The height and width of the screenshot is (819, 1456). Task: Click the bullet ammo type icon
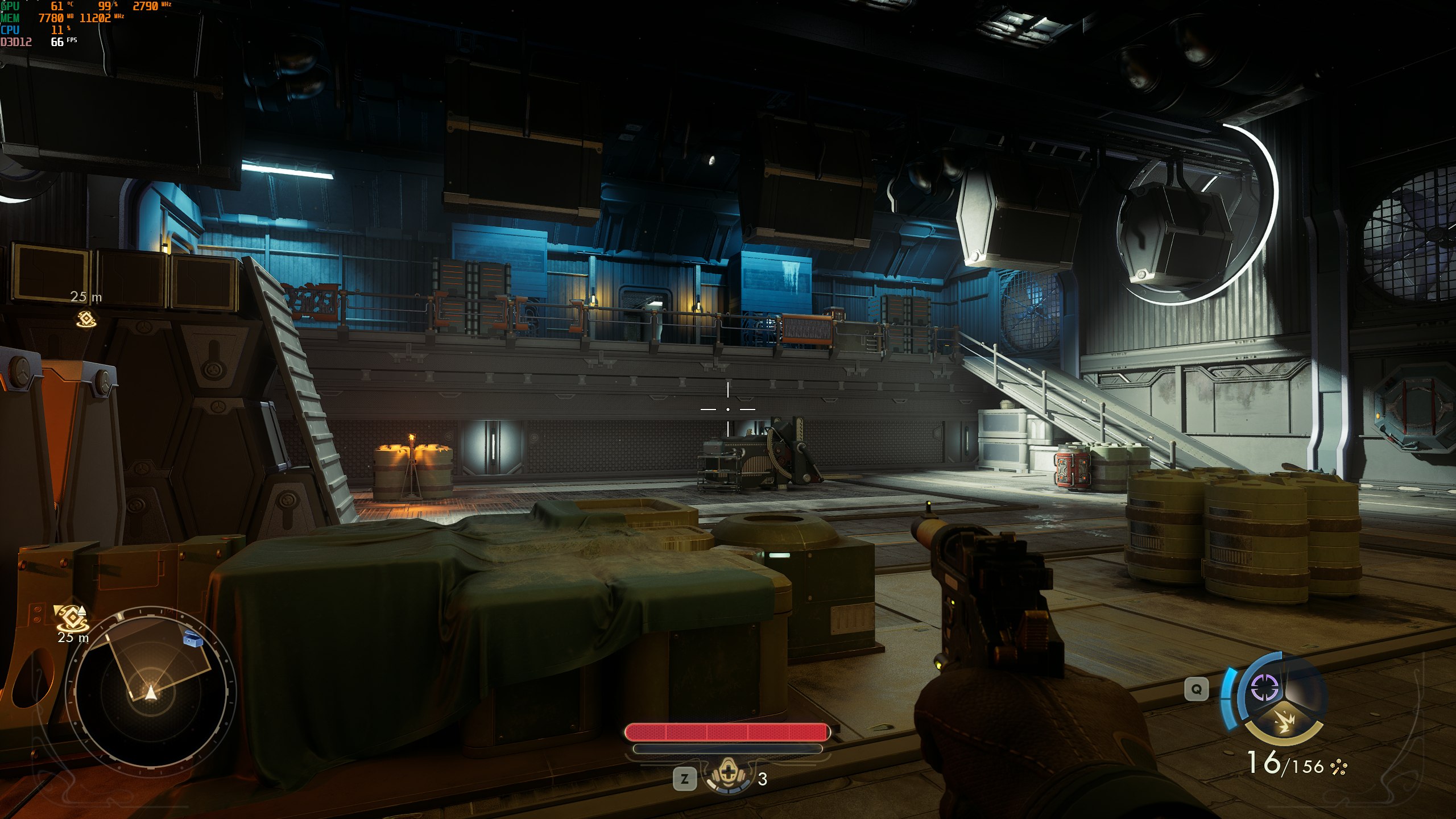pos(1338,768)
